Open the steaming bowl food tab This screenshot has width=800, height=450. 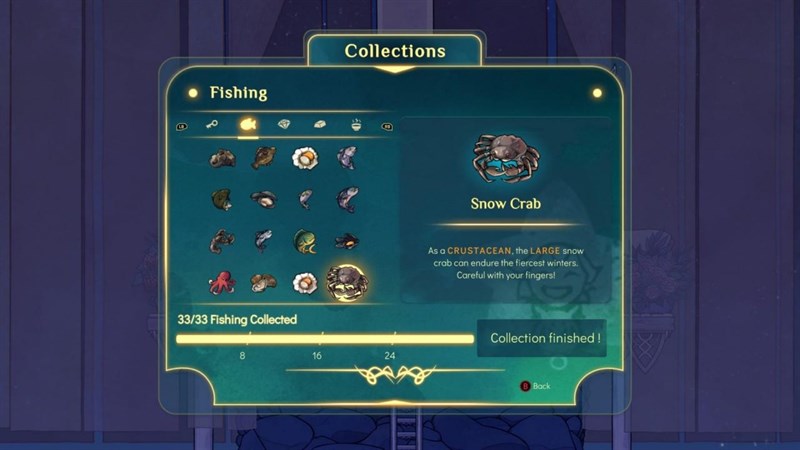point(357,125)
